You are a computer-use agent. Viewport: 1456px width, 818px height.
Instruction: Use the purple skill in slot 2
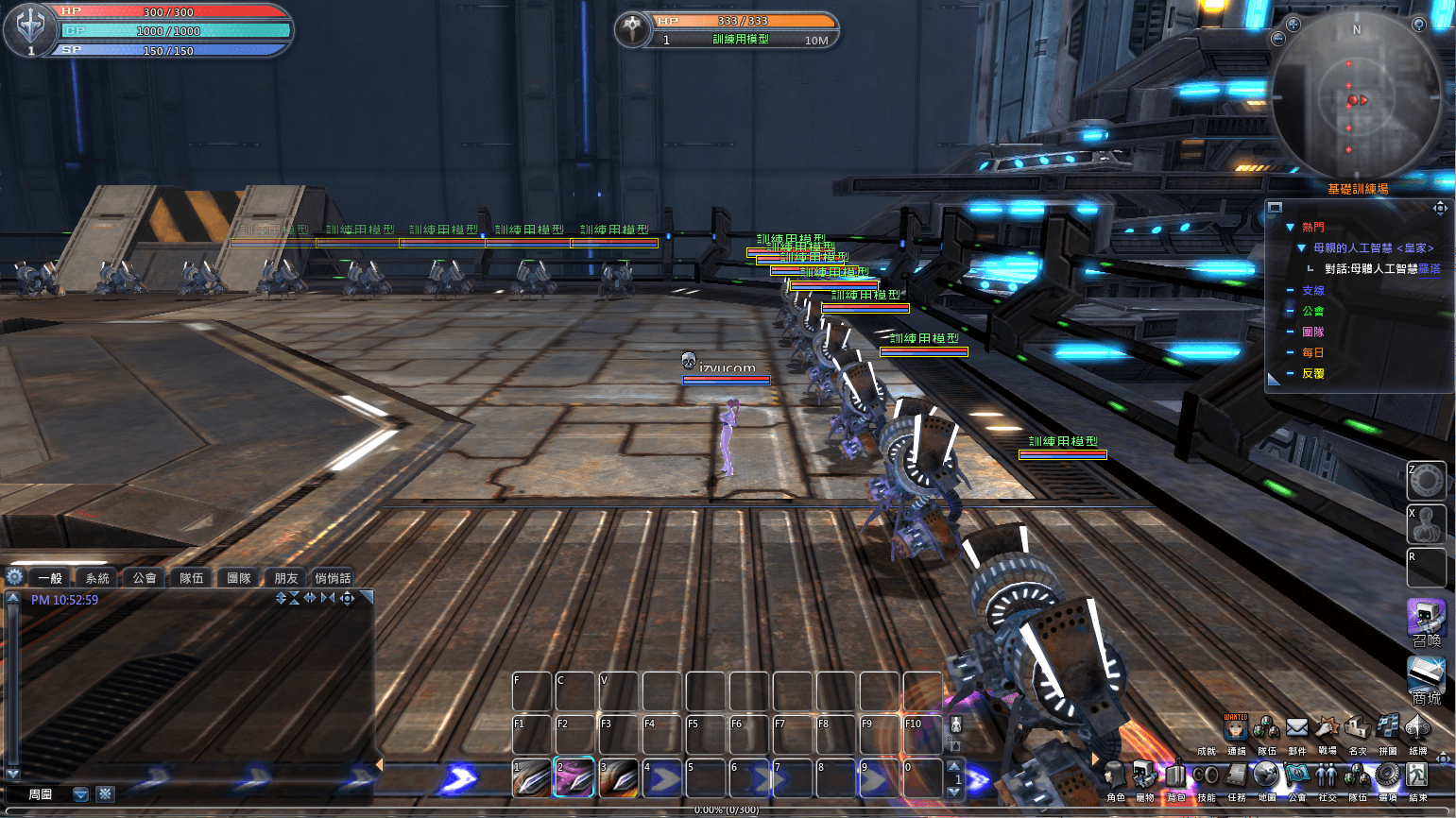(x=574, y=777)
